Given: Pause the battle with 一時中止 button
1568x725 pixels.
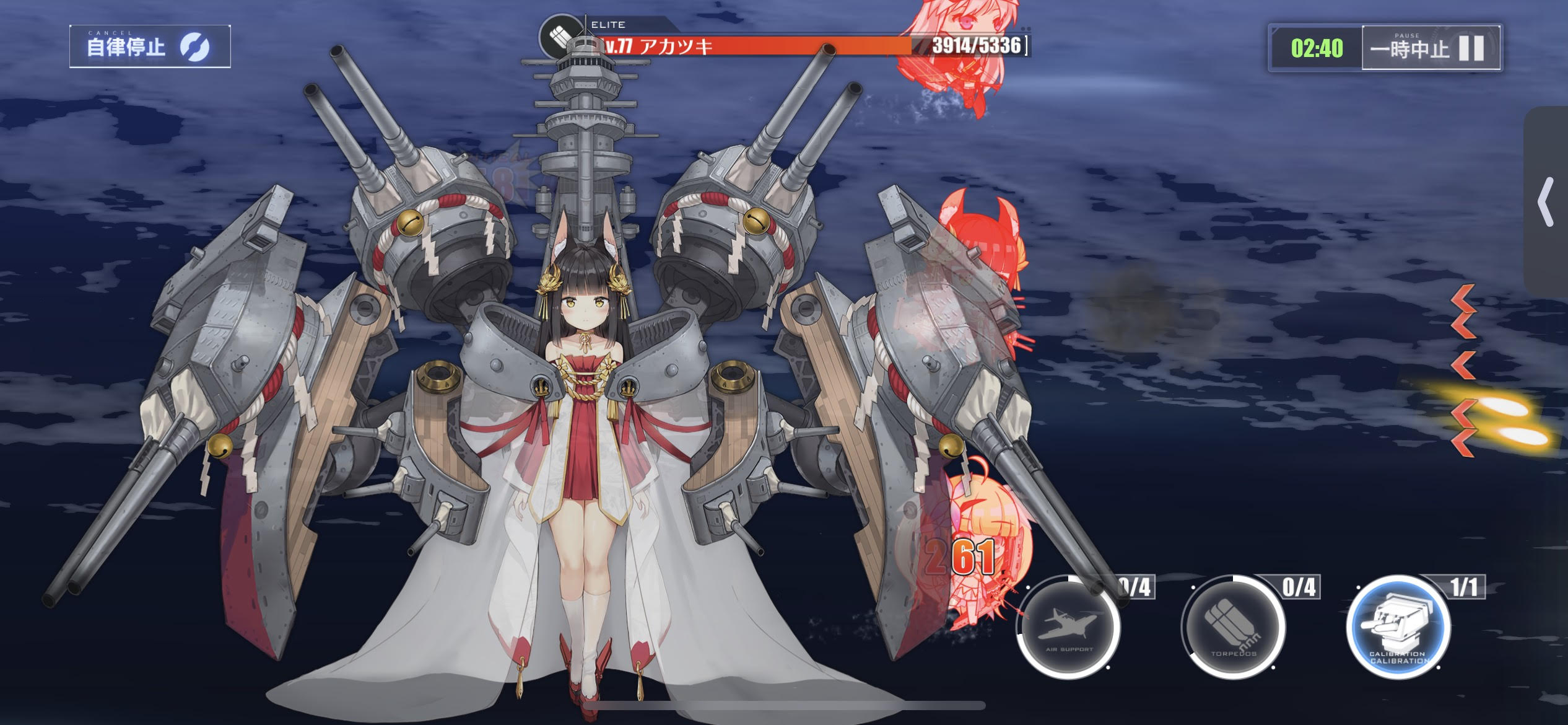Looking at the screenshot, I should (1431, 48).
